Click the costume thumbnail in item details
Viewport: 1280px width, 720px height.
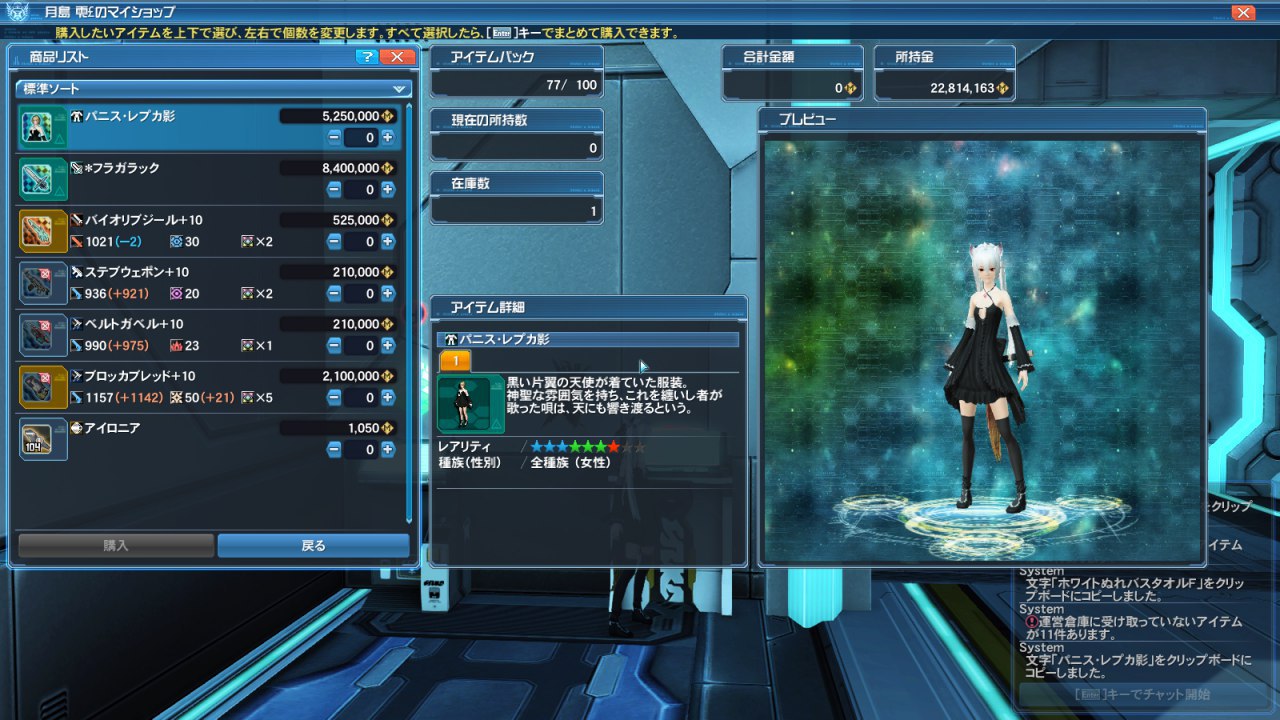470,404
